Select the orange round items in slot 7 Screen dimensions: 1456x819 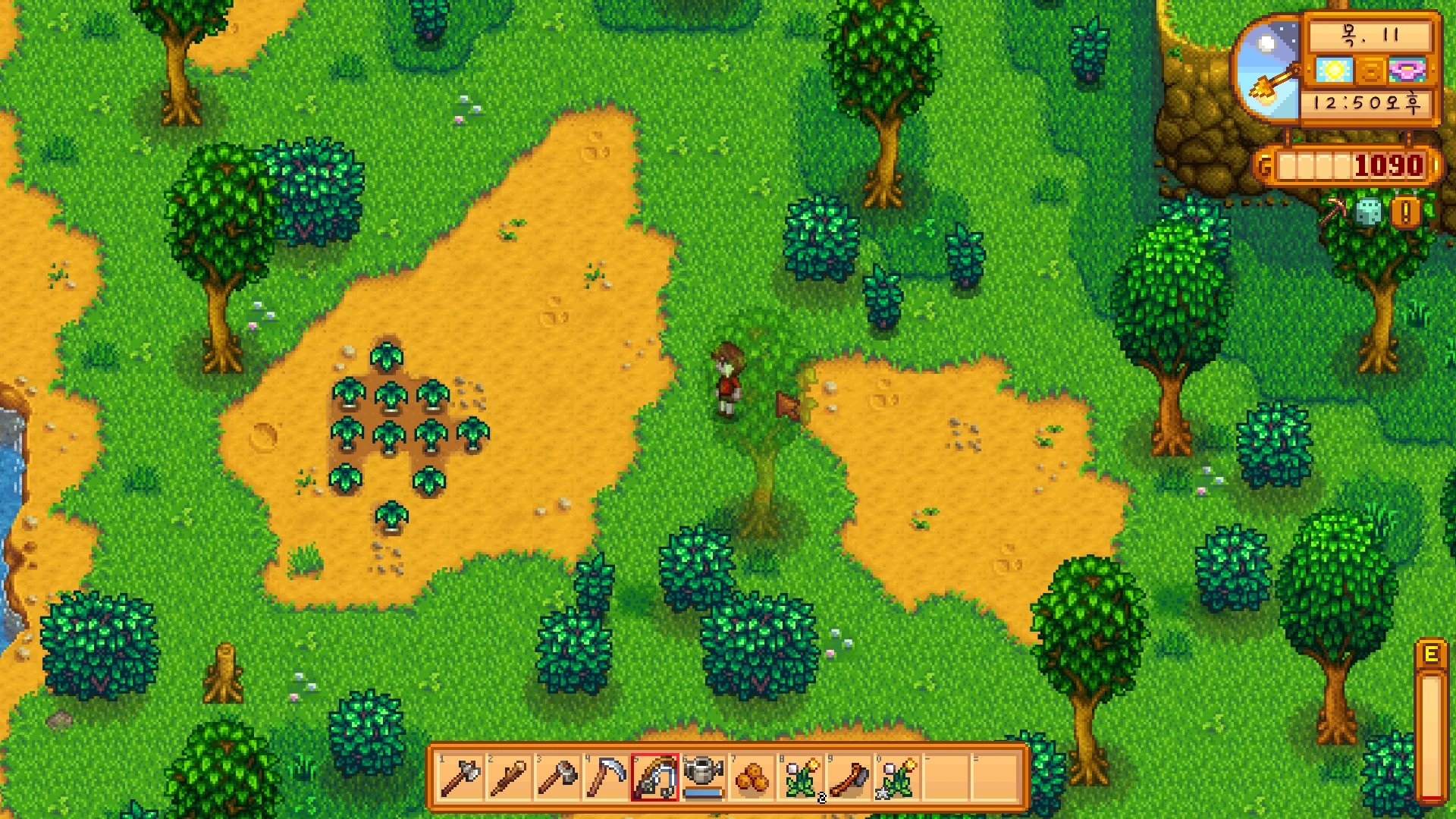(752, 777)
